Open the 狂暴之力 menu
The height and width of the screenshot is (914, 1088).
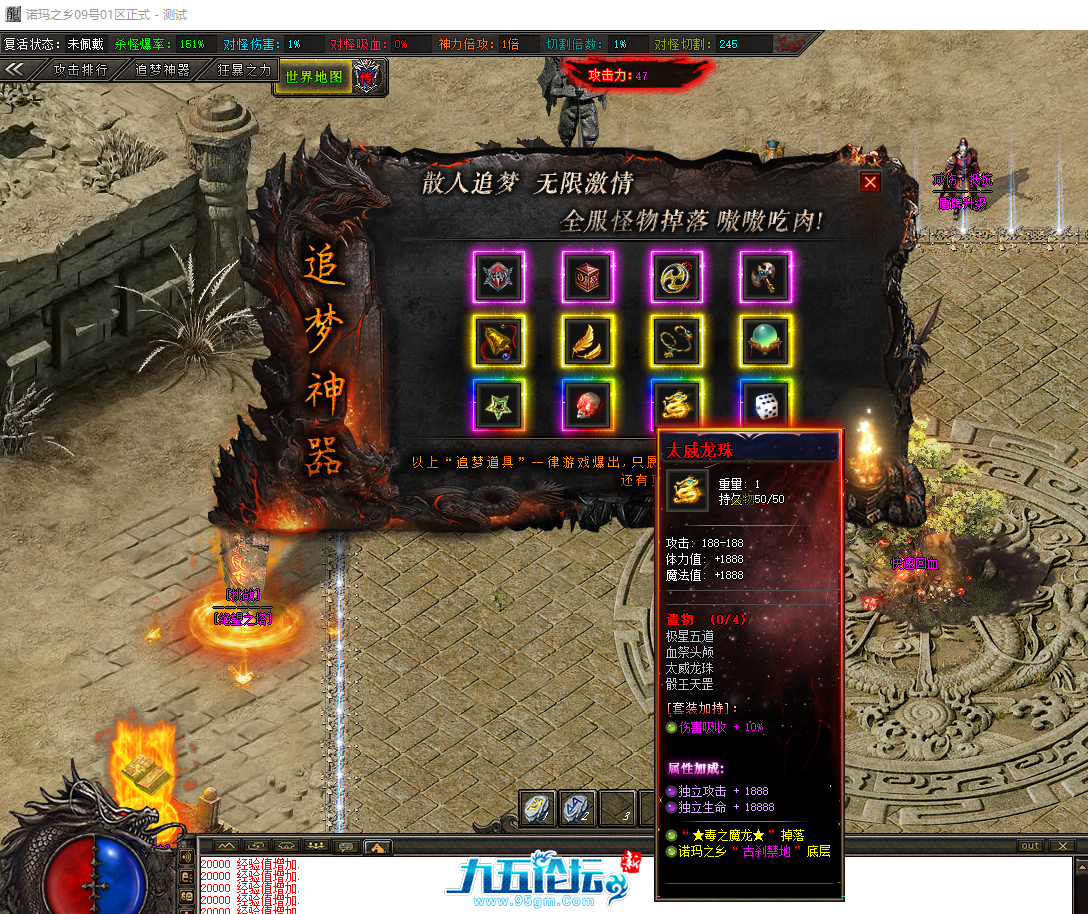244,70
